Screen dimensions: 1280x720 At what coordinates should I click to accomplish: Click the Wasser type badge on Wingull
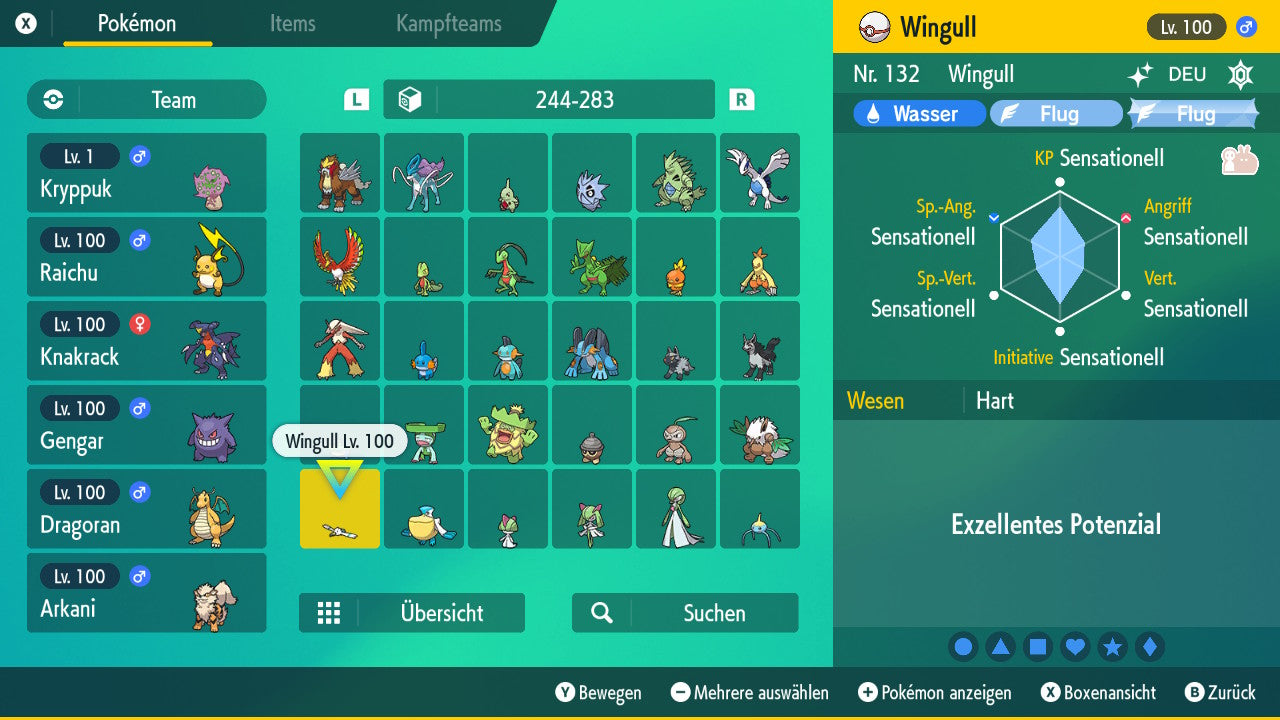(917, 113)
